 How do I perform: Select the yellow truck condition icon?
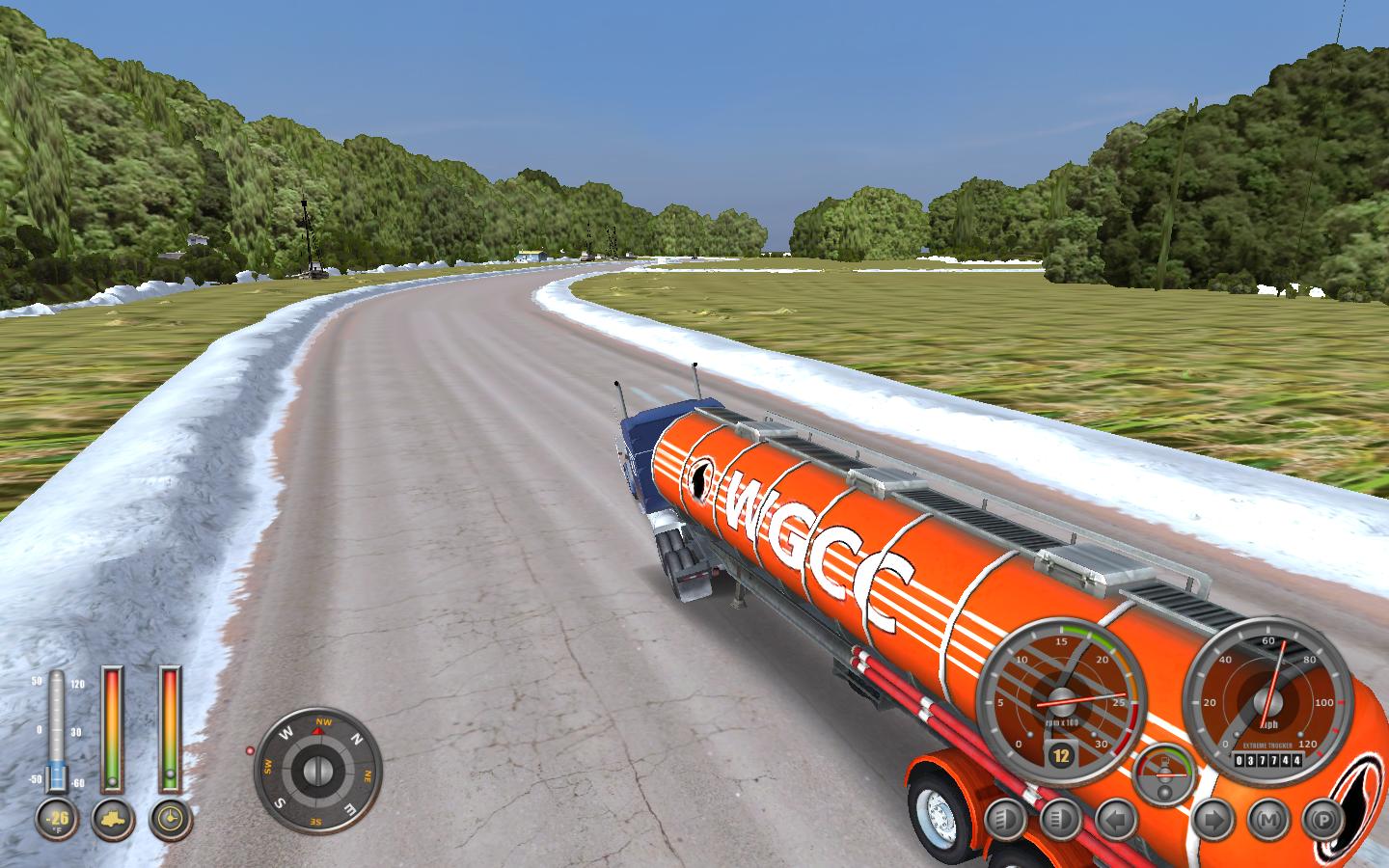pos(113,820)
